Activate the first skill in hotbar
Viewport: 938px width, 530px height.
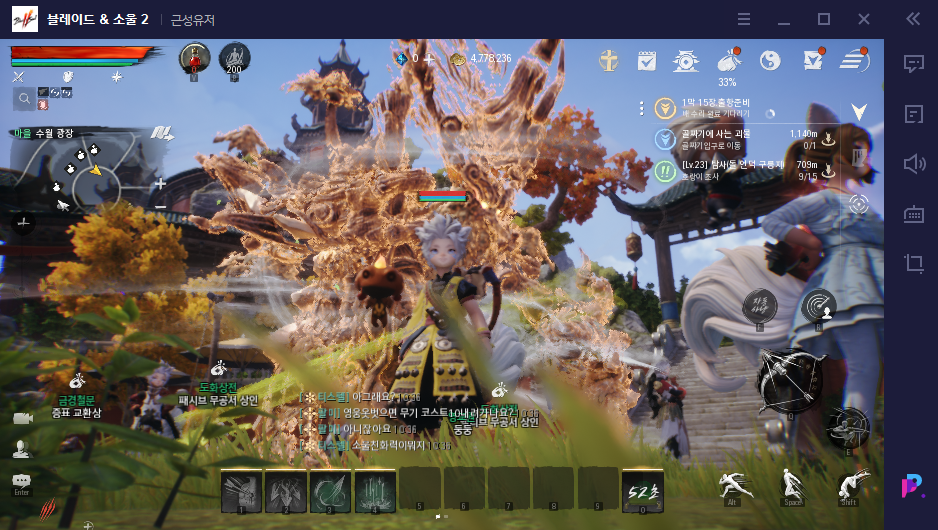pyautogui.click(x=241, y=491)
